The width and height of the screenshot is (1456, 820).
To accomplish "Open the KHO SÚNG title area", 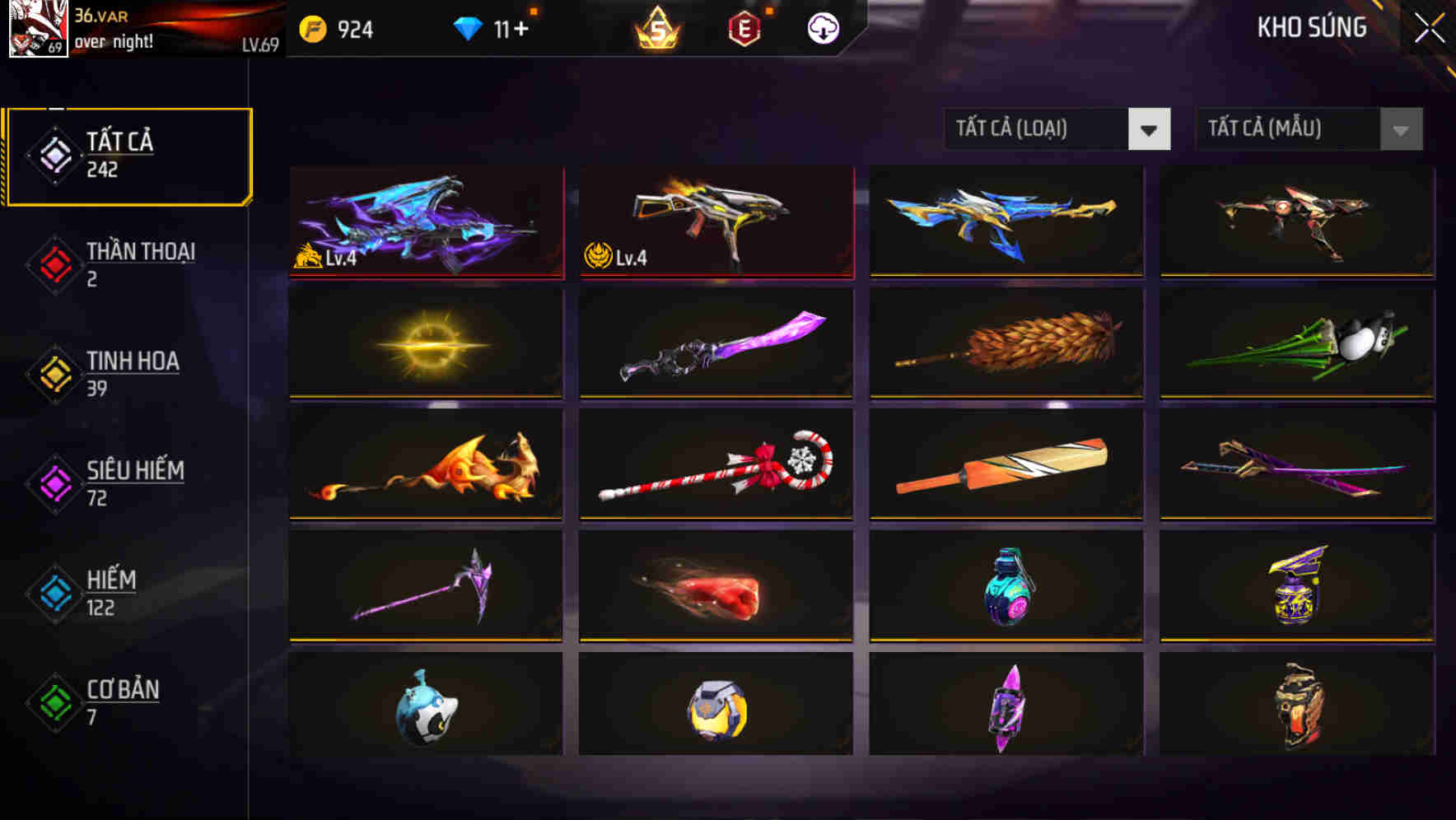I will click(1311, 27).
